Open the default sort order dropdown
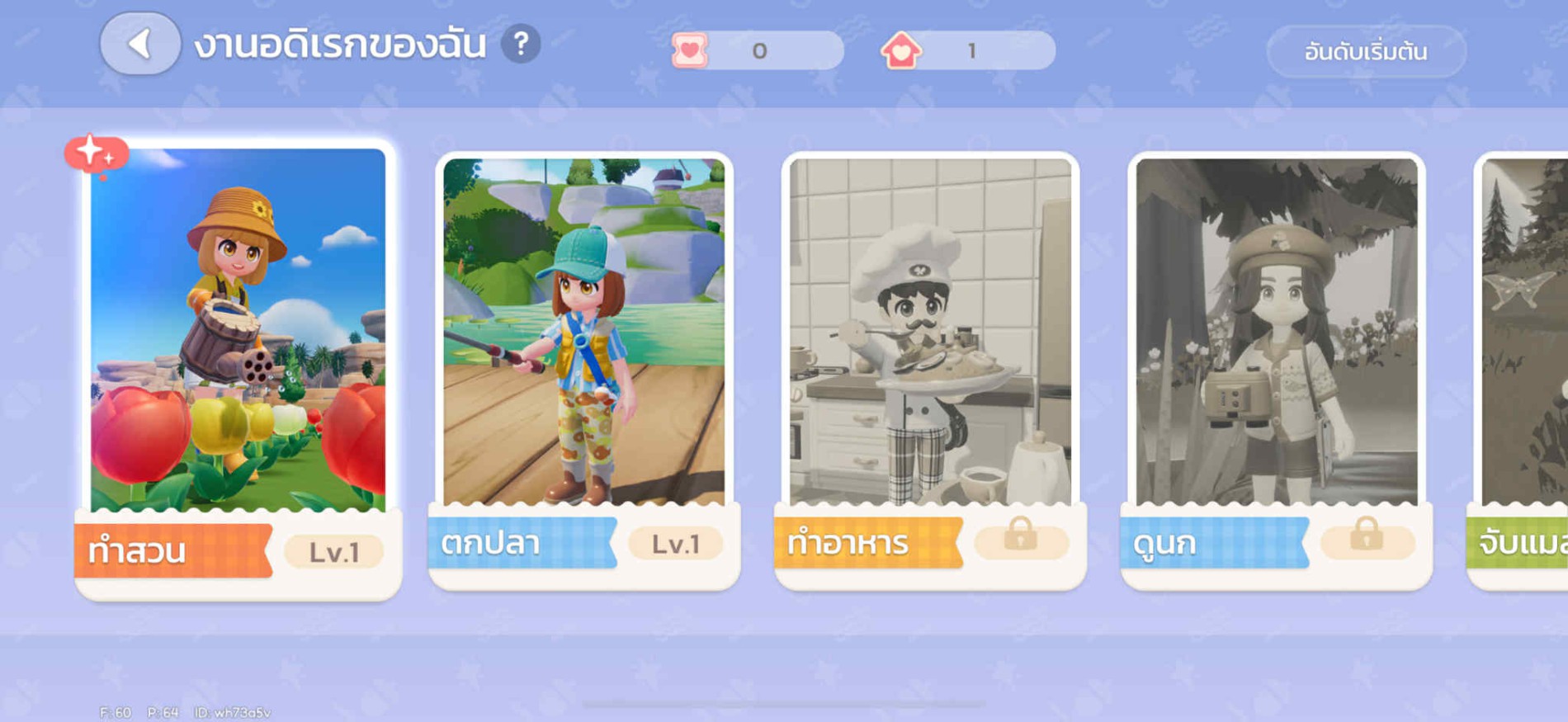The image size is (1568, 722). click(1366, 52)
